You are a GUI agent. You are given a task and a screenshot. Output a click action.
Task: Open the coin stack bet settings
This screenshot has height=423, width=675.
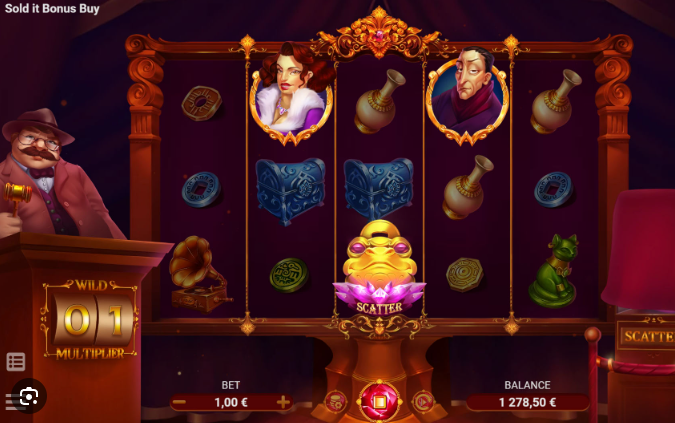coord(335,402)
